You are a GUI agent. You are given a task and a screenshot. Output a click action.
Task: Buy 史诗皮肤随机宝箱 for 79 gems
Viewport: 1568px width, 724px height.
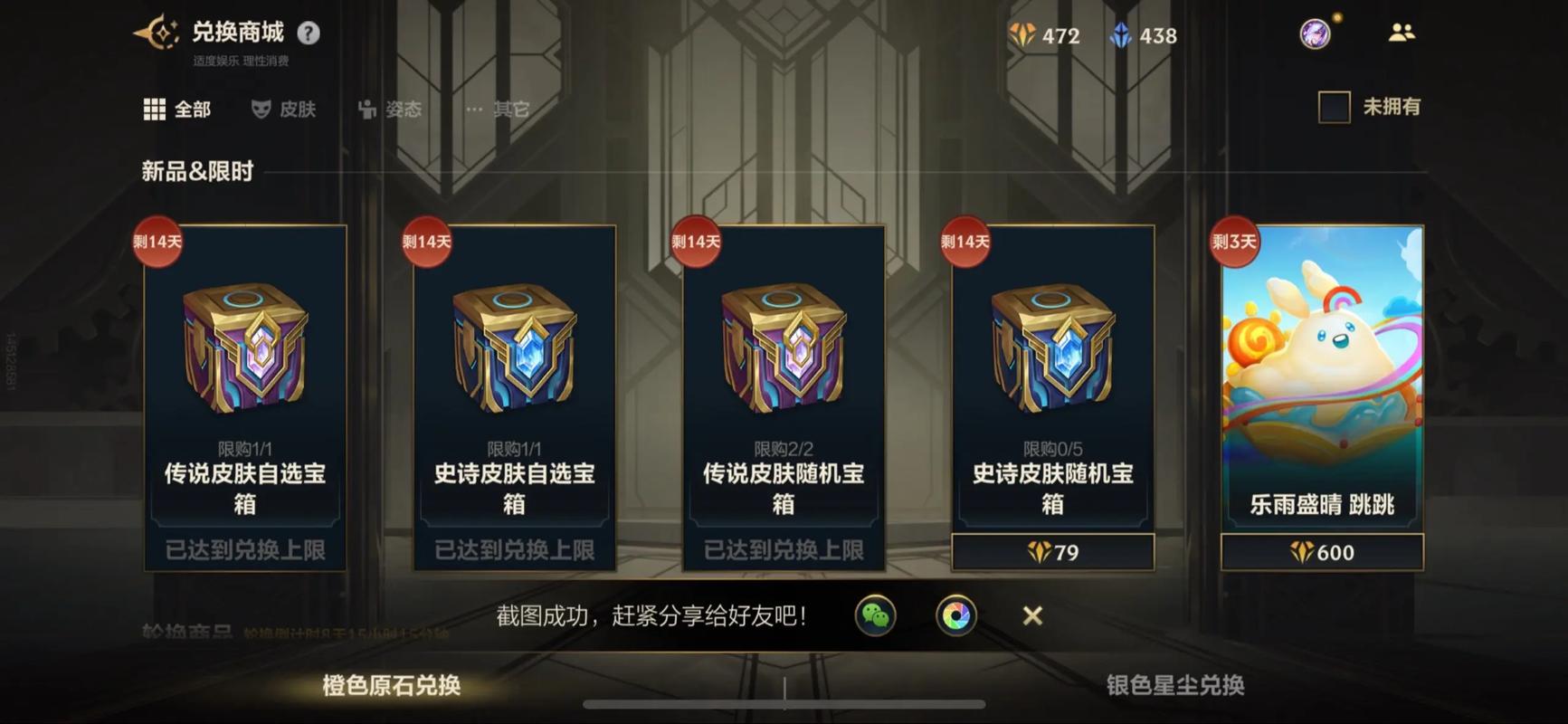1052,551
